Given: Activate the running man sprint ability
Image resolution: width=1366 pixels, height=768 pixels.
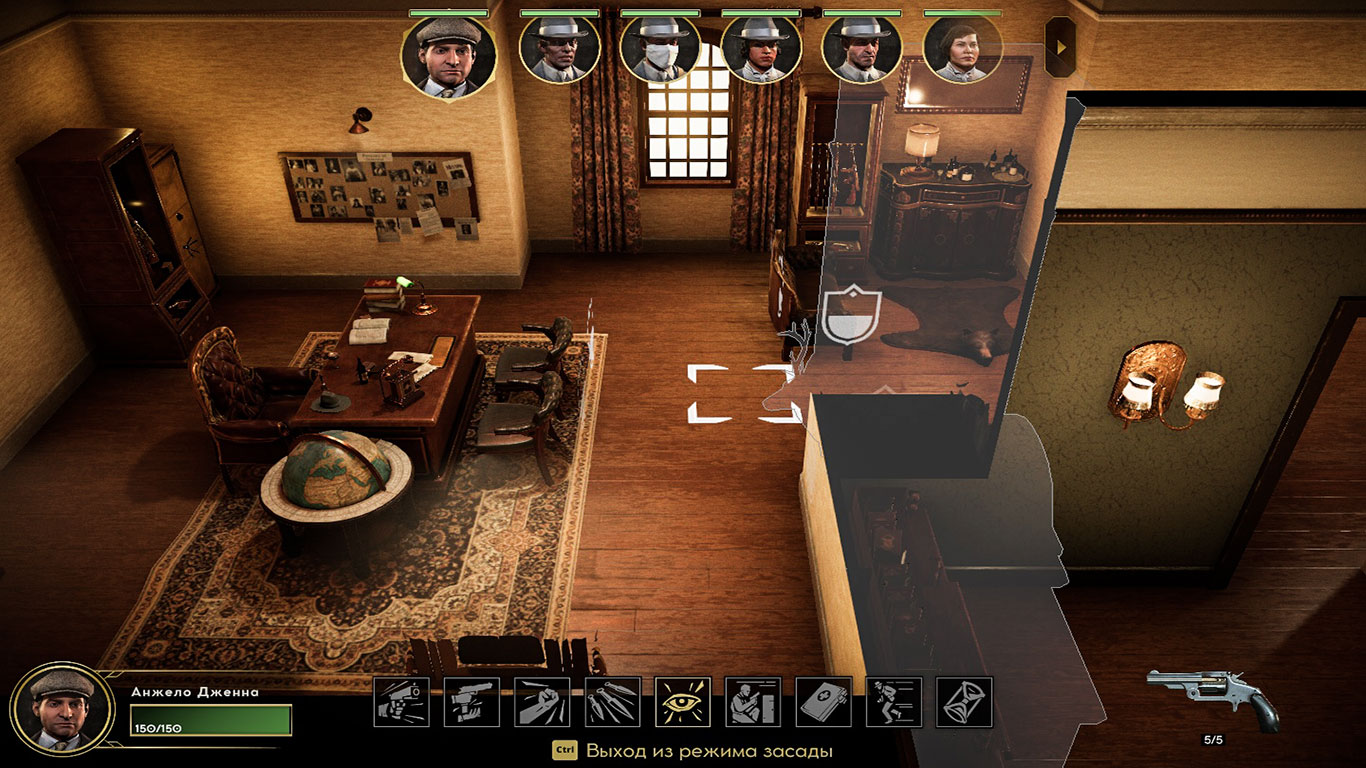Looking at the screenshot, I should click(x=894, y=702).
